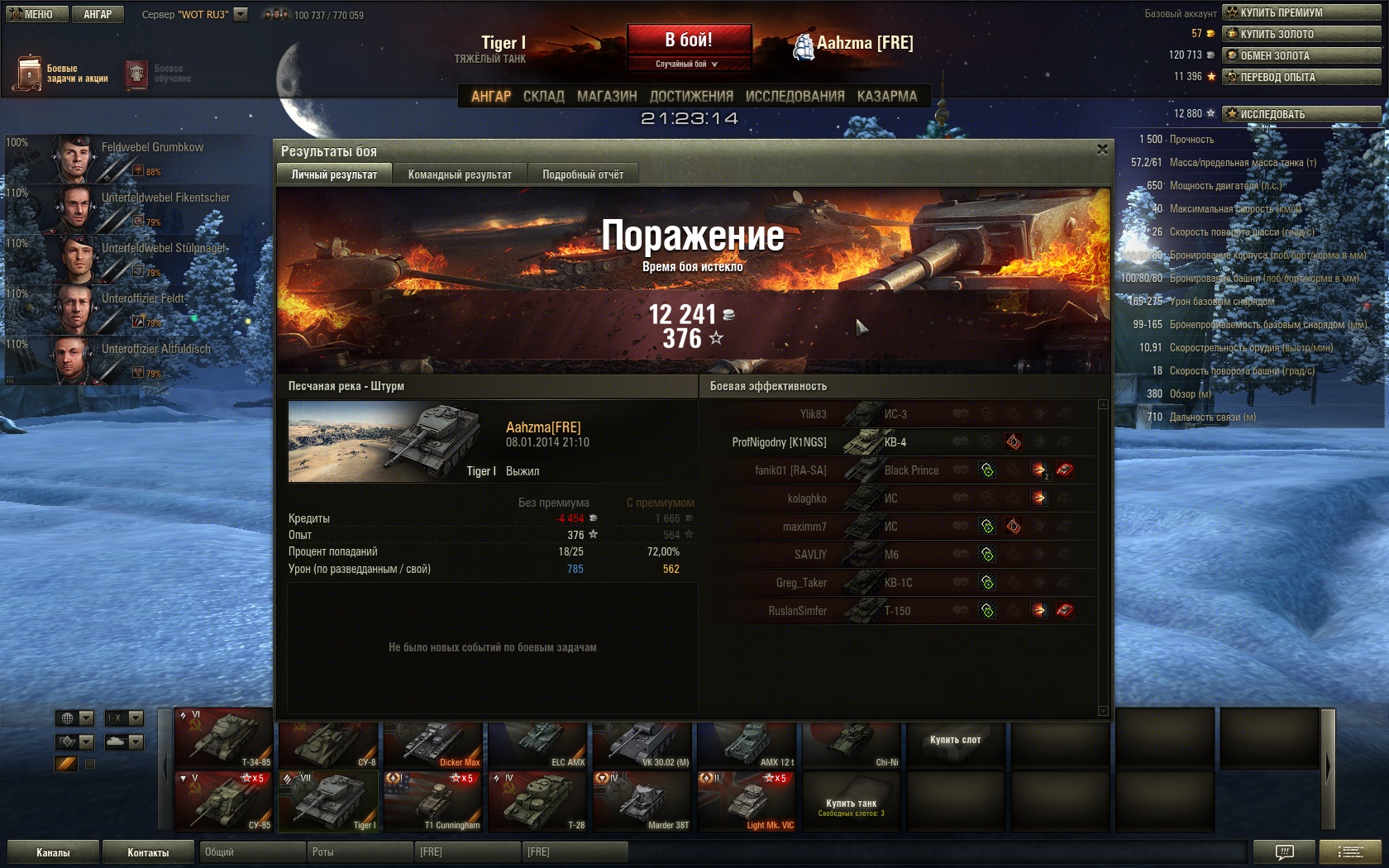
Task: Close the battle results window
Action: [x=1102, y=150]
